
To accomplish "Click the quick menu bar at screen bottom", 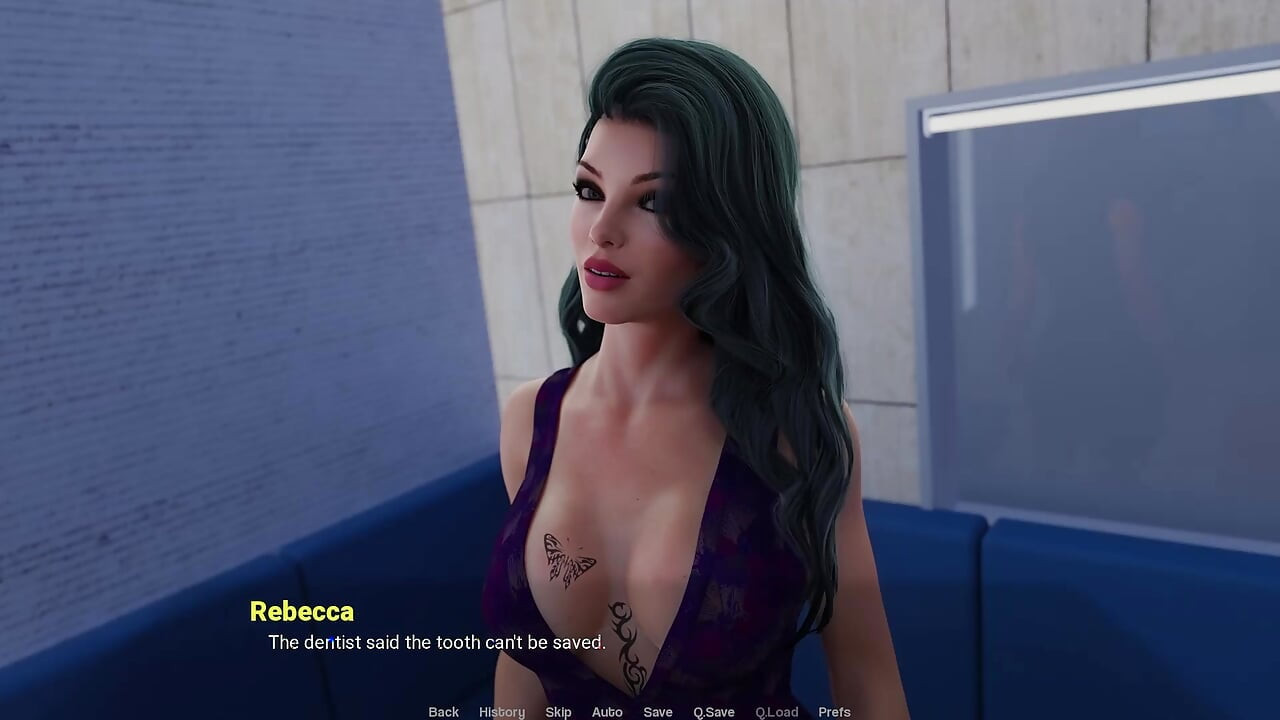I will coord(640,712).
